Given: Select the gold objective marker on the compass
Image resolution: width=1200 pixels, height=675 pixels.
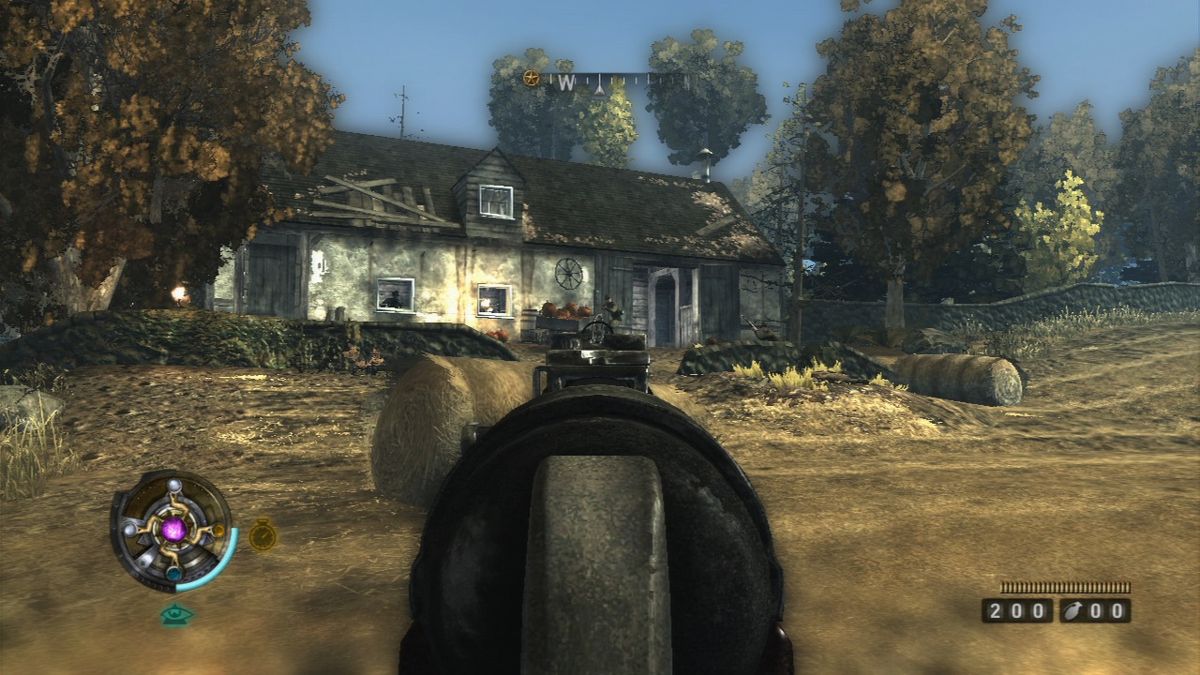Looking at the screenshot, I should (532, 78).
